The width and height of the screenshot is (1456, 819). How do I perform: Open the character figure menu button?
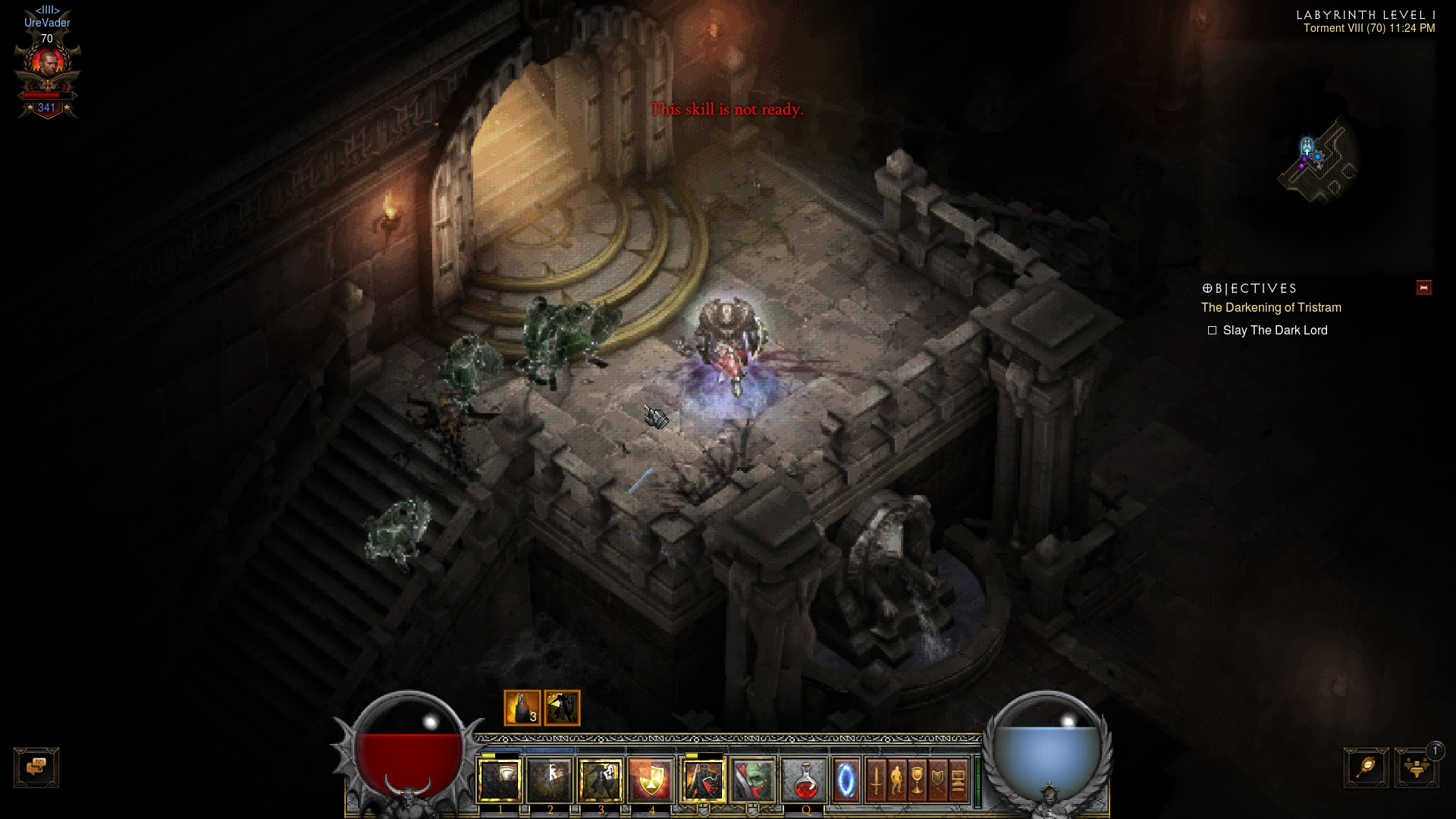pyautogui.click(x=896, y=780)
